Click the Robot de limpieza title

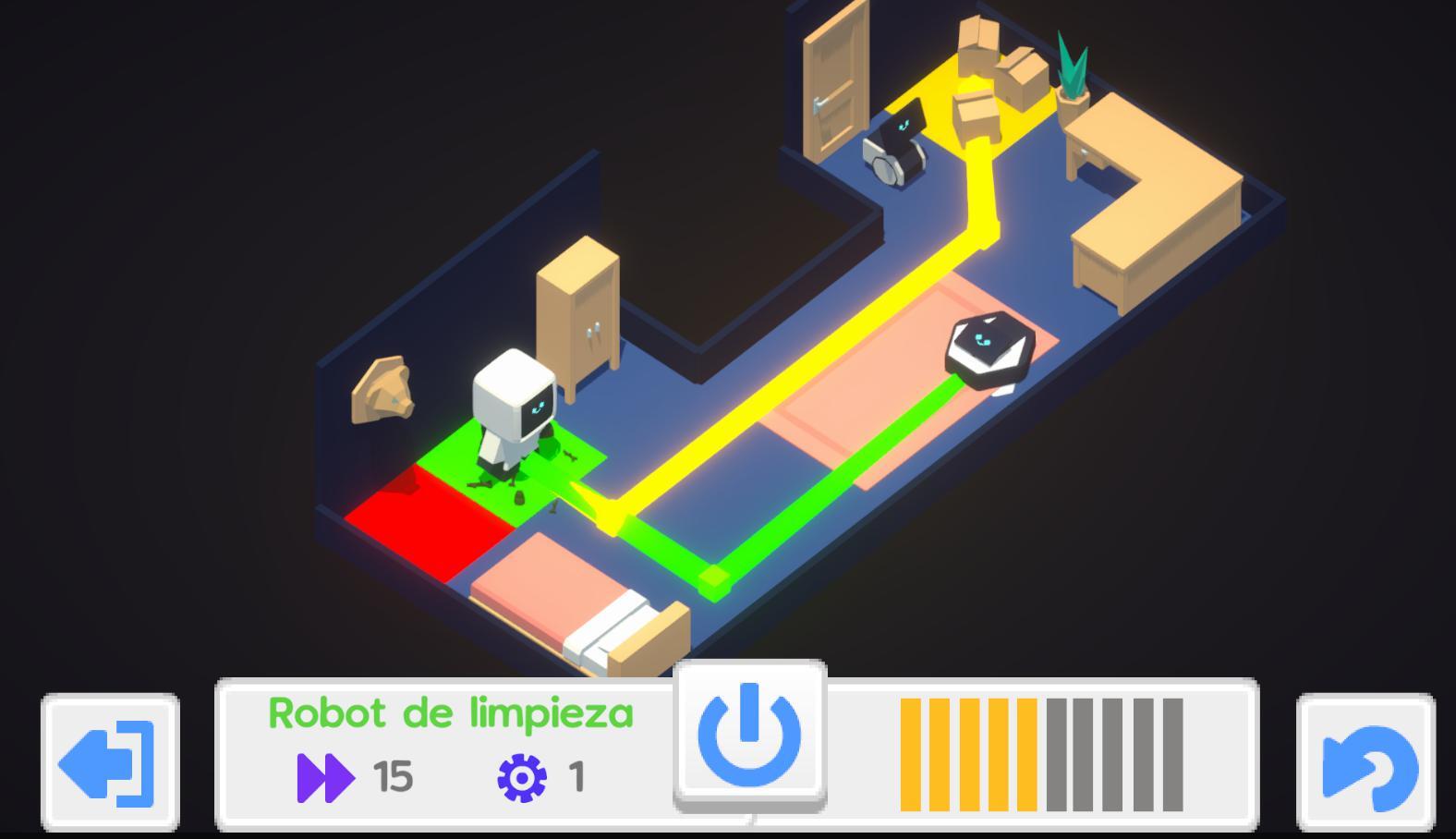click(x=452, y=711)
